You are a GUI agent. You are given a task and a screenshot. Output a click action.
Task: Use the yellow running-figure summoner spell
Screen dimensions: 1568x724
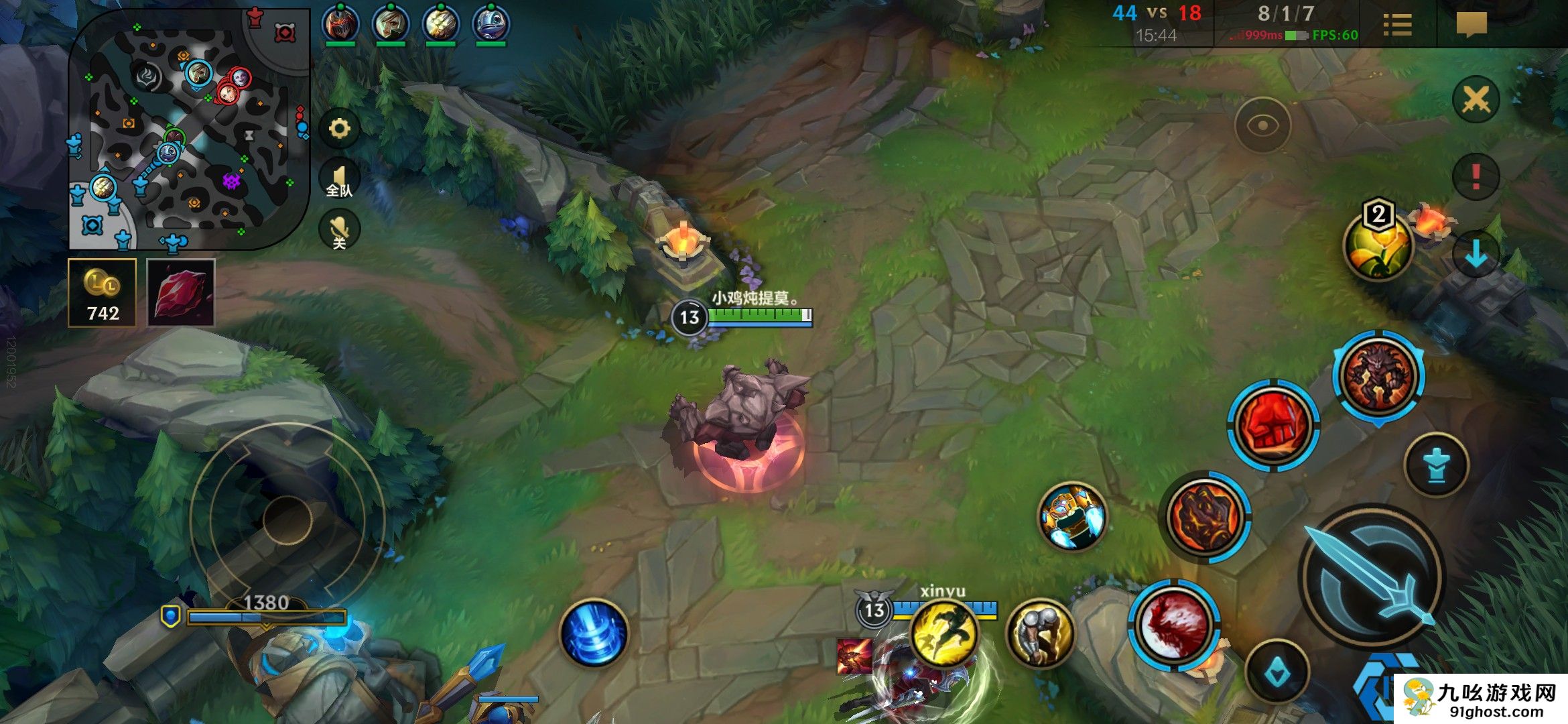pyautogui.click(x=944, y=633)
